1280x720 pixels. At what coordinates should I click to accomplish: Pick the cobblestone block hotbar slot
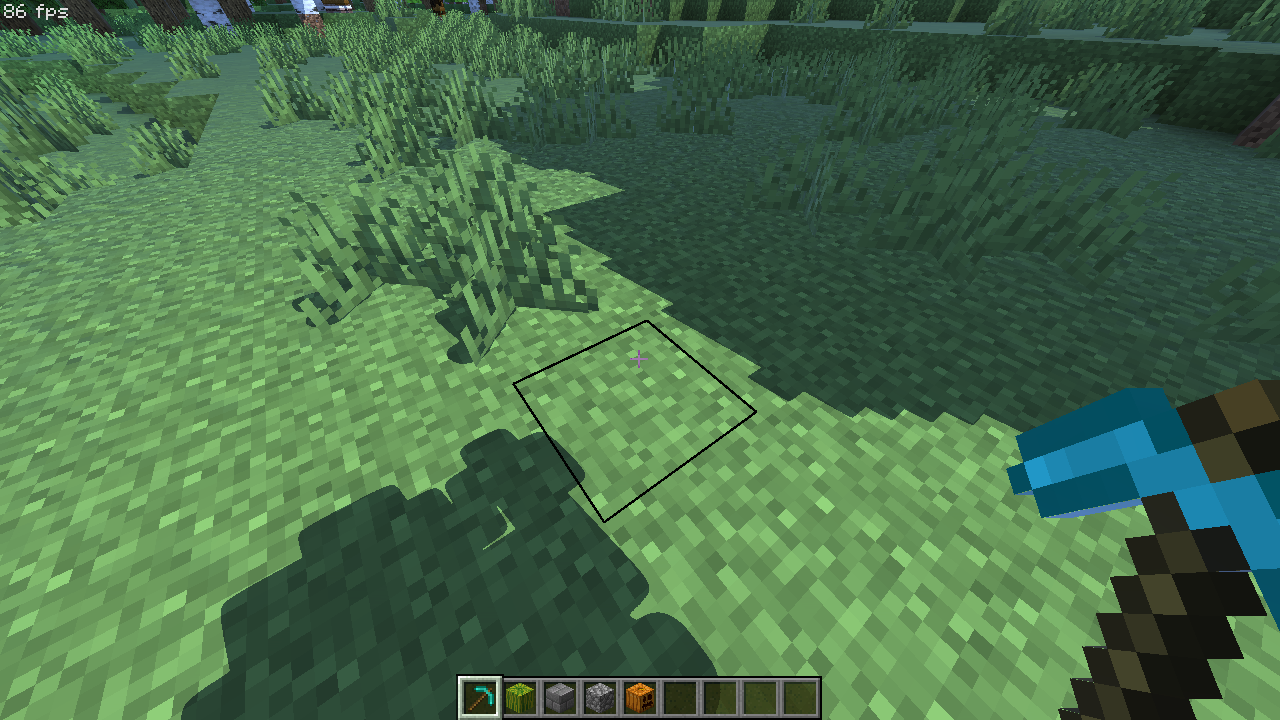(x=600, y=697)
